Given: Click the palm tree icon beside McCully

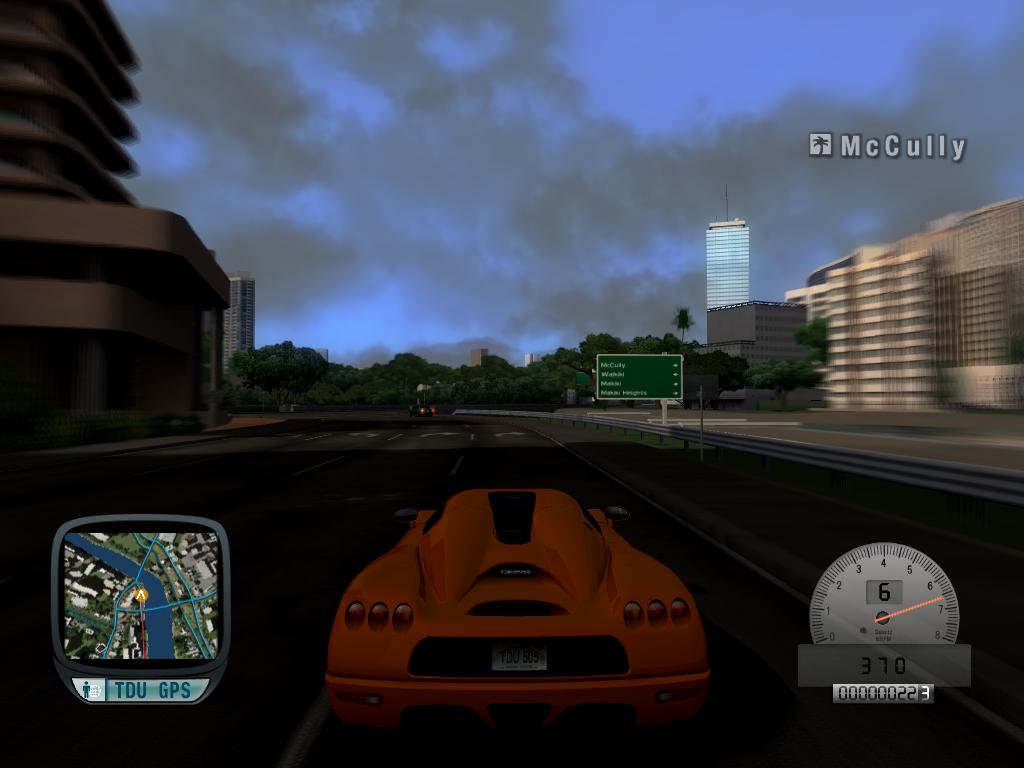Looking at the screenshot, I should point(821,146).
